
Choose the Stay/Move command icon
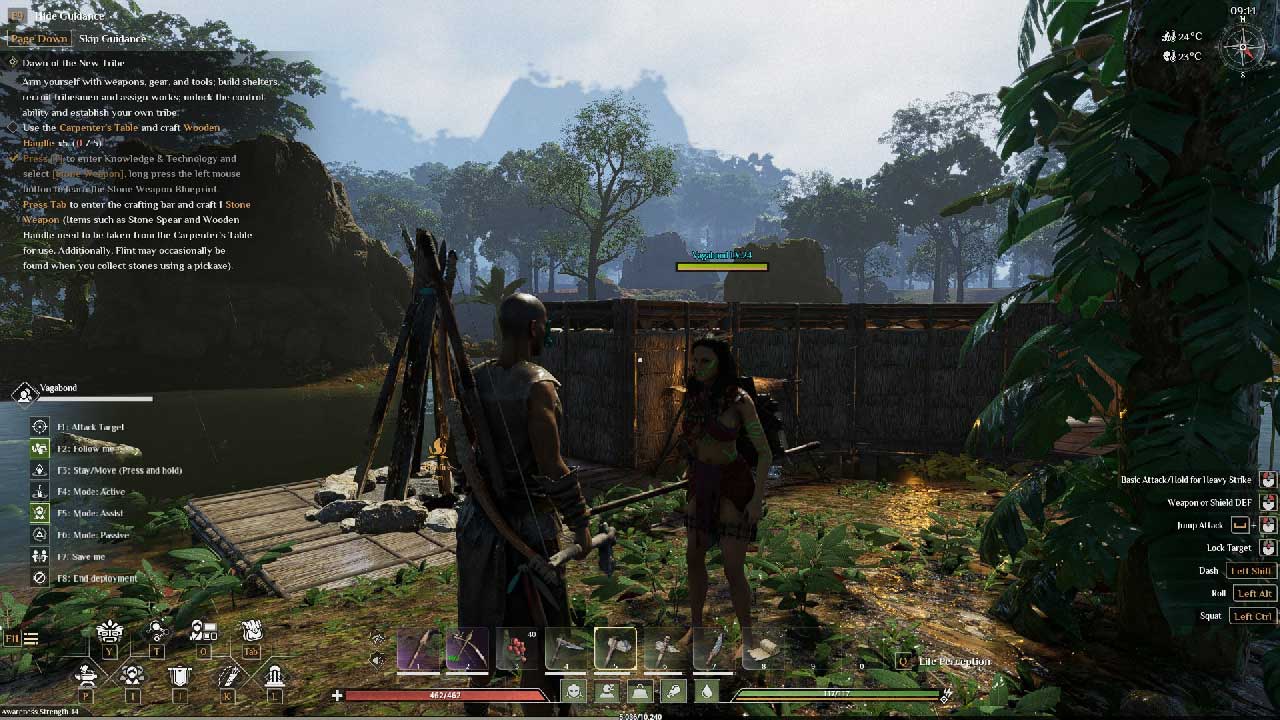click(x=40, y=470)
